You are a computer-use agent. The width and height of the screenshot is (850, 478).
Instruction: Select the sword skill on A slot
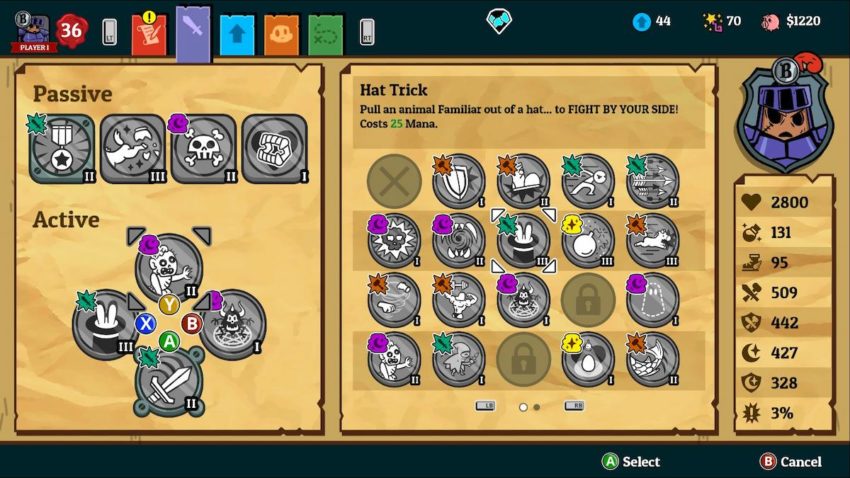[x=168, y=380]
